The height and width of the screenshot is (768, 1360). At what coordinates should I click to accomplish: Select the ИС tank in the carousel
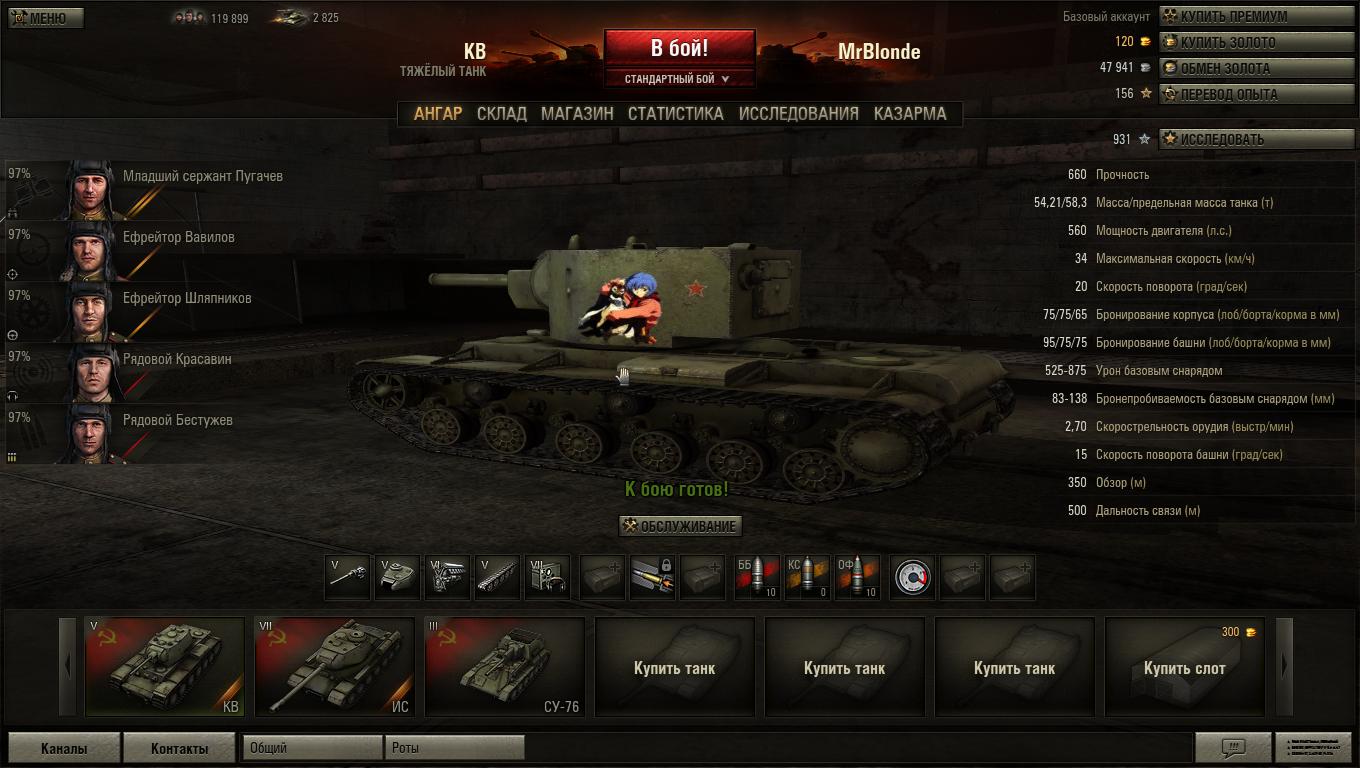pos(334,666)
